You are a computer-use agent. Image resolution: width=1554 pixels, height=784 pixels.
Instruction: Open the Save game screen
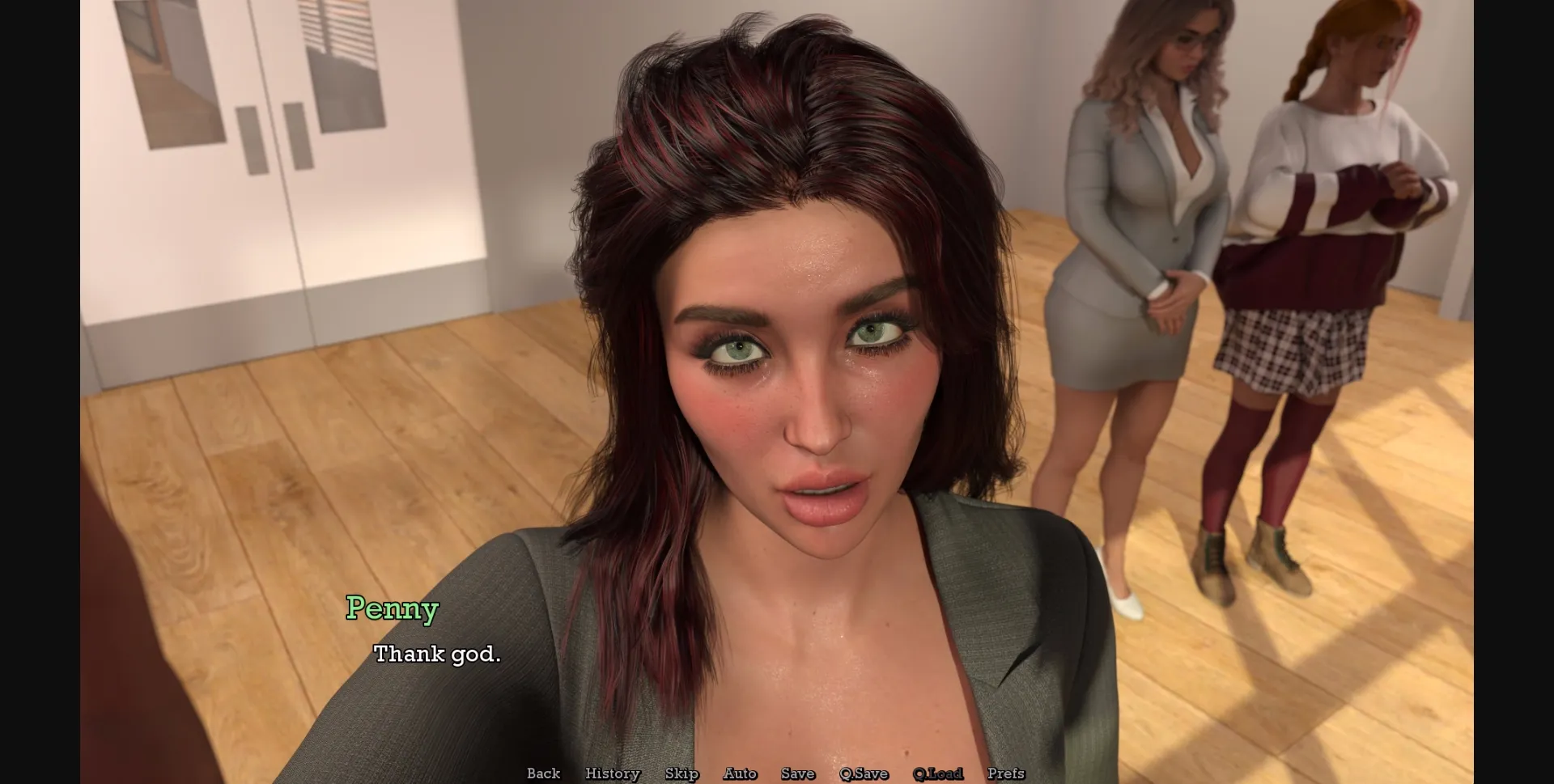pyautogui.click(x=797, y=773)
